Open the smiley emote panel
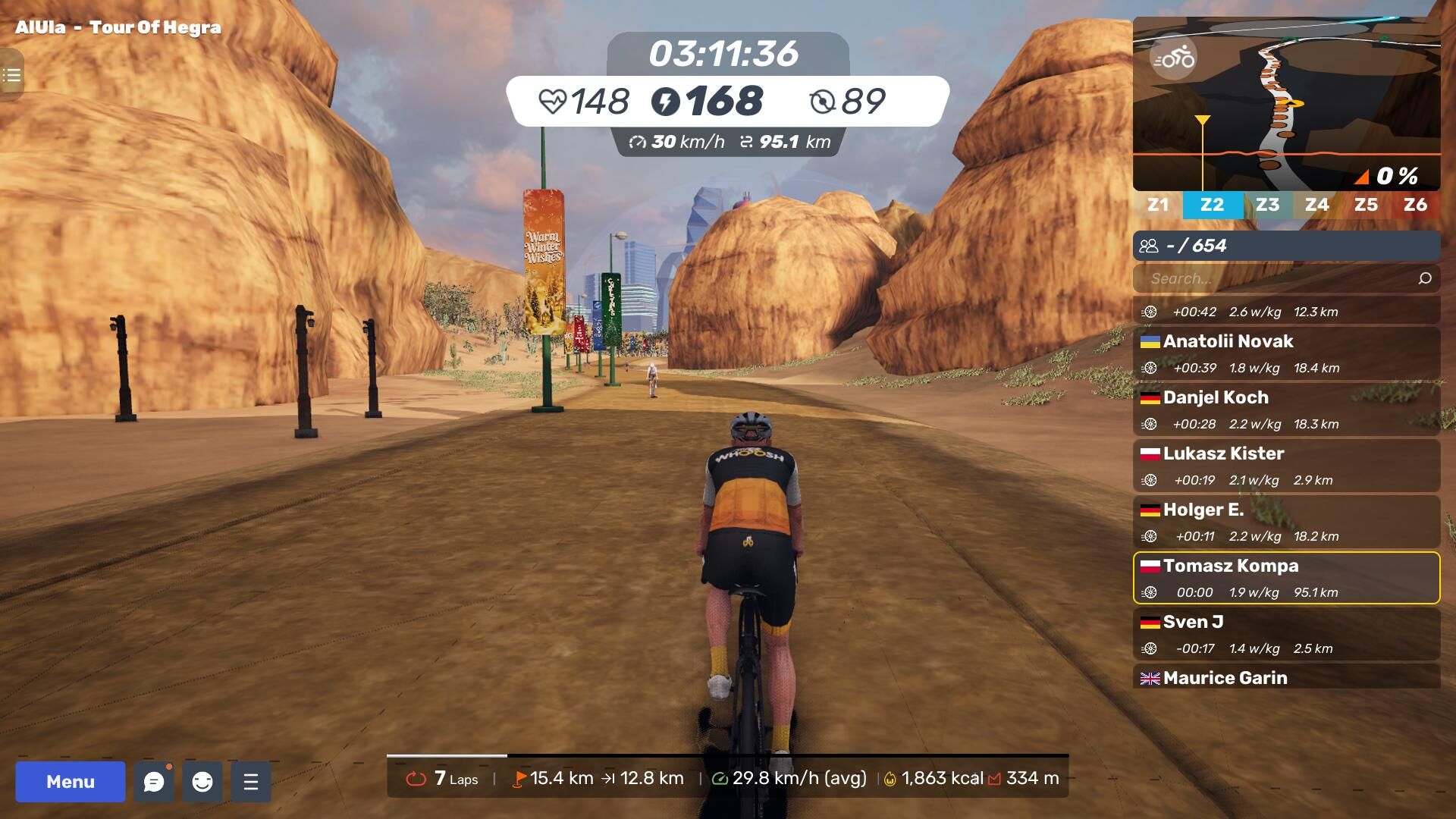This screenshot has height=819, width=1456. pos(202,782)
